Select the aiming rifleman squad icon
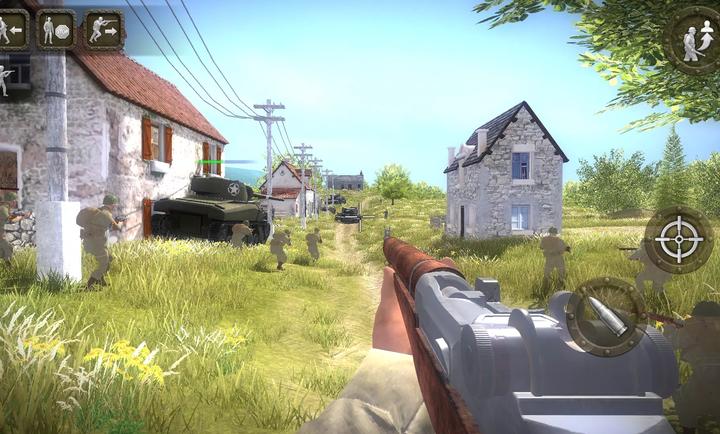The width and height of the screenshot is (720, 434). point(6,78)
